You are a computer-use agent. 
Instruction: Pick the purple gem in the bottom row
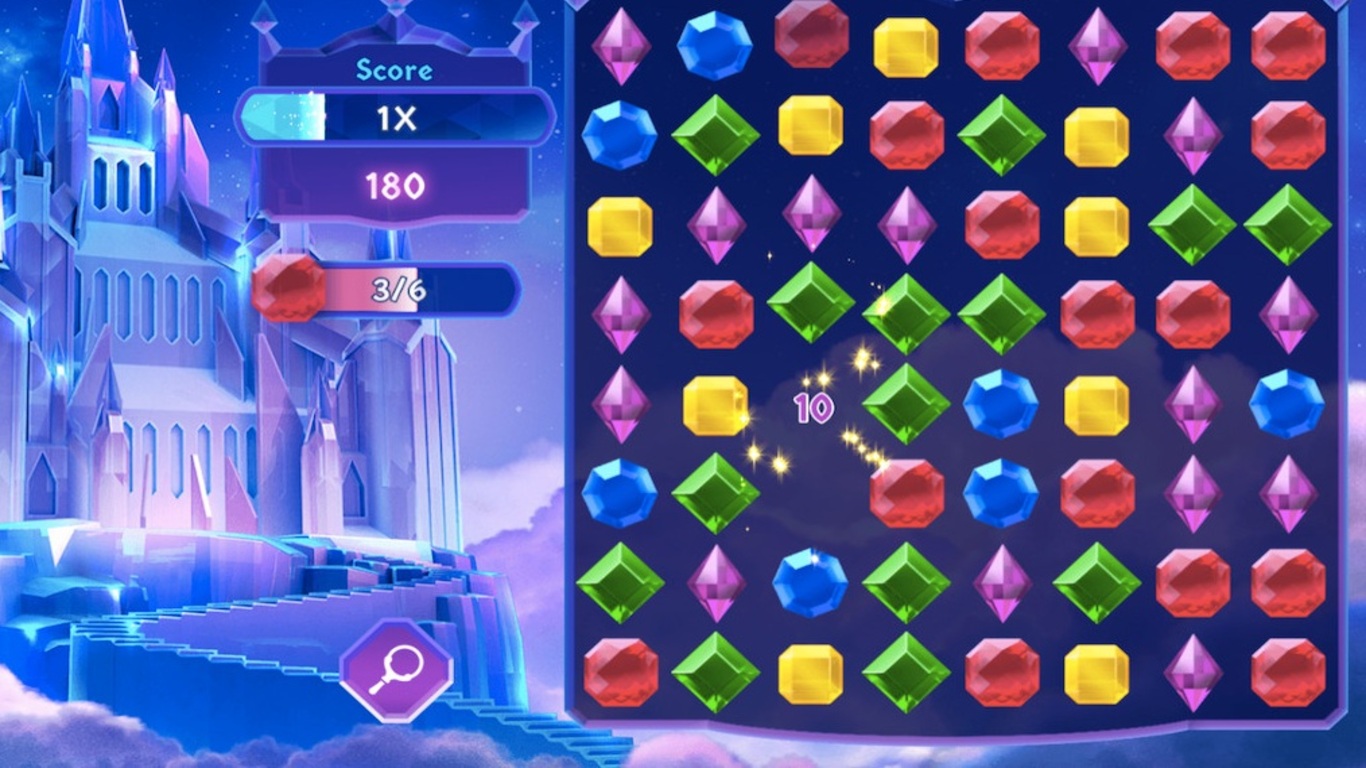tap(1193, 673)
